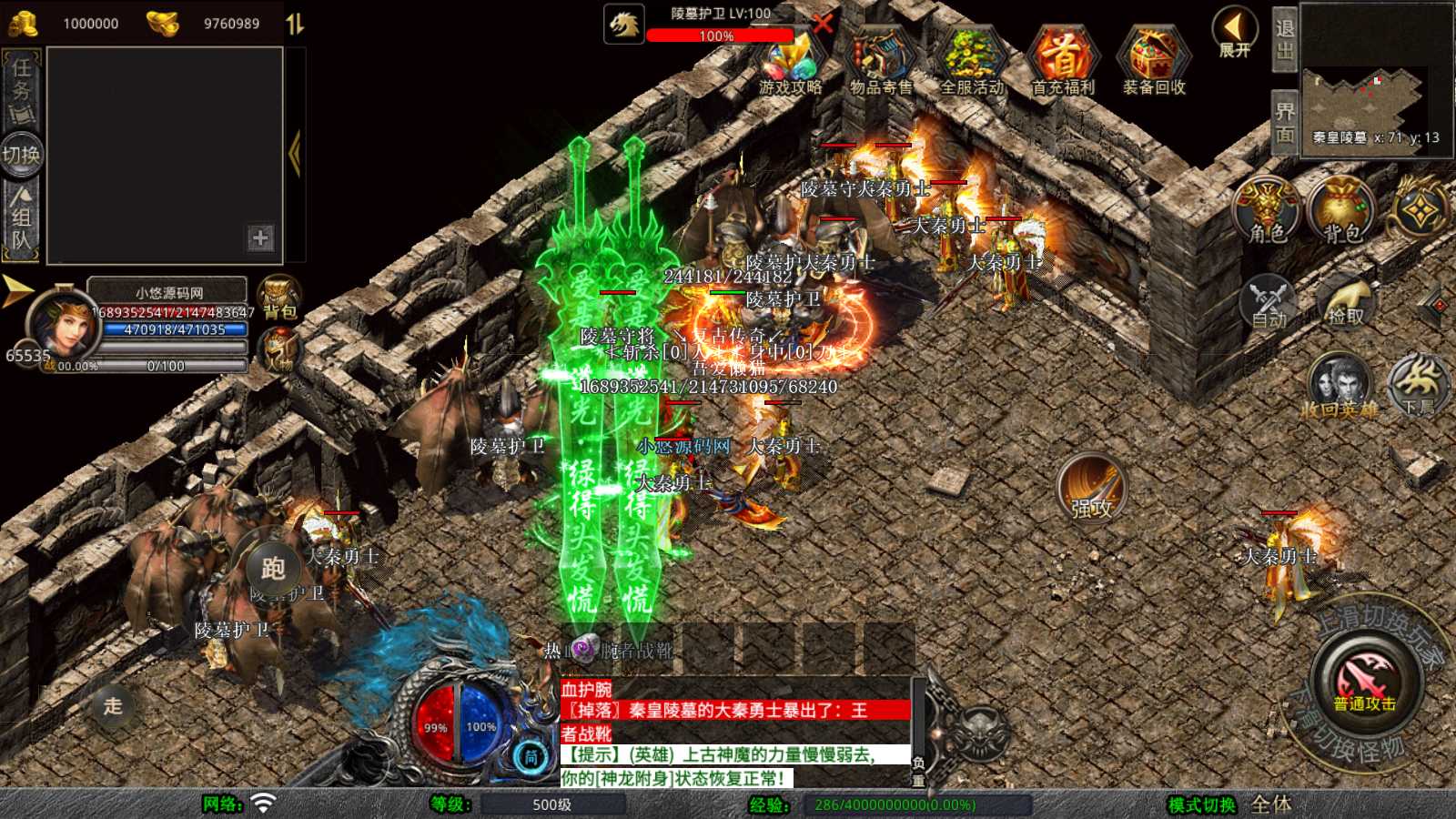Open the 角色 character sheet
This screenshot has width=1456, height=819.
1267,209
